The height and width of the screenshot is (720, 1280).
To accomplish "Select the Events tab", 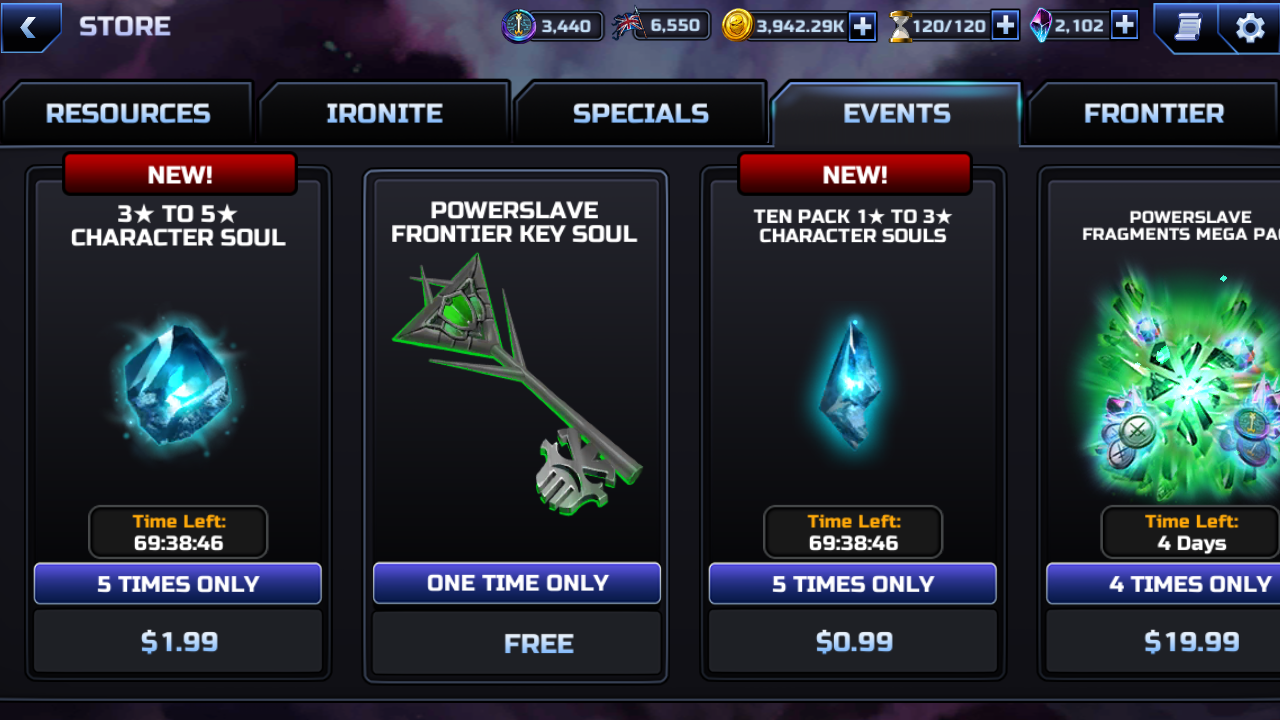I will click(x=896, y=114).
